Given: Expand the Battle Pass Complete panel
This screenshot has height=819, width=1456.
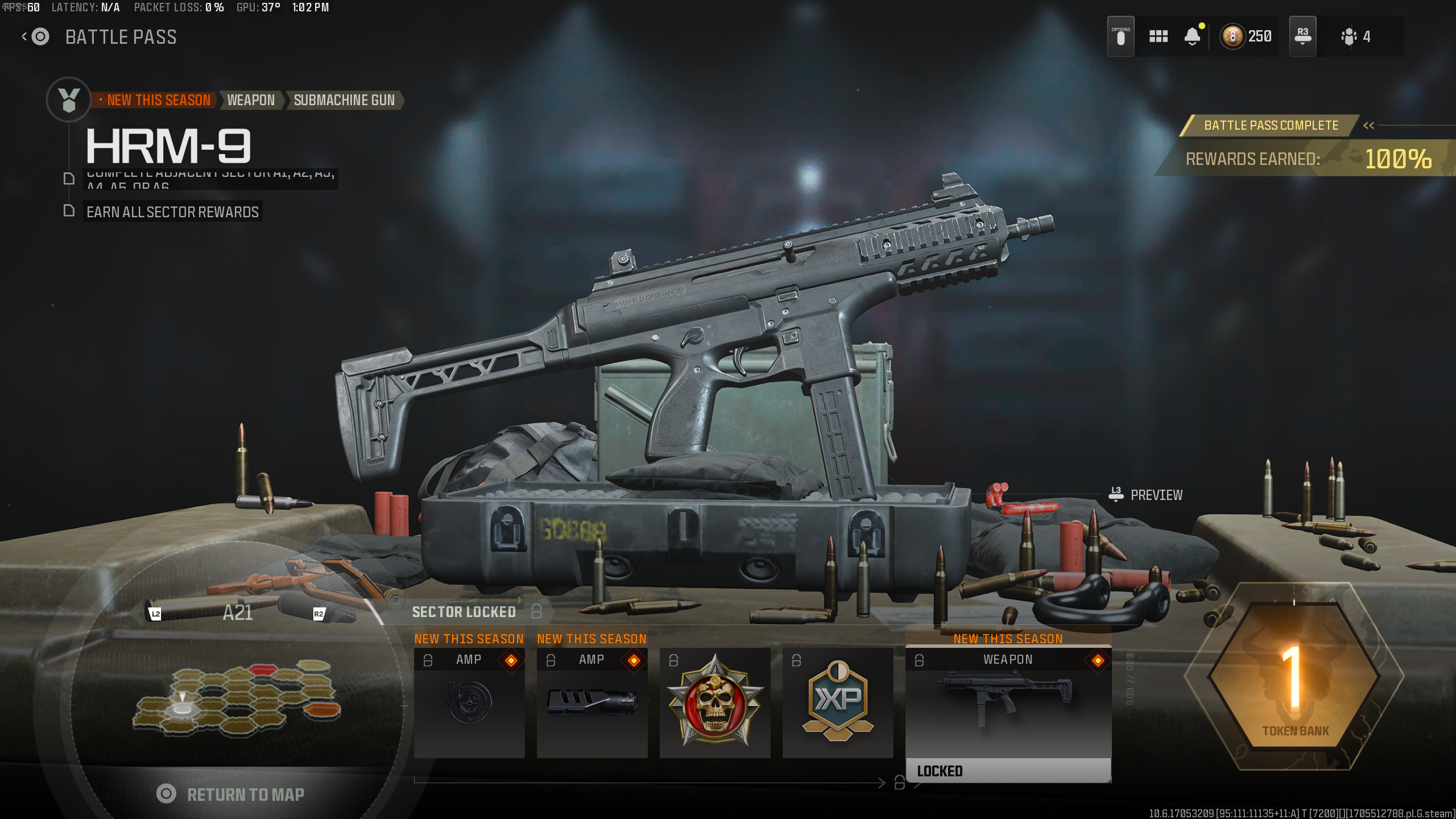Looking at the screenshot, I should pyautogui.click(x=1368, y=125).
